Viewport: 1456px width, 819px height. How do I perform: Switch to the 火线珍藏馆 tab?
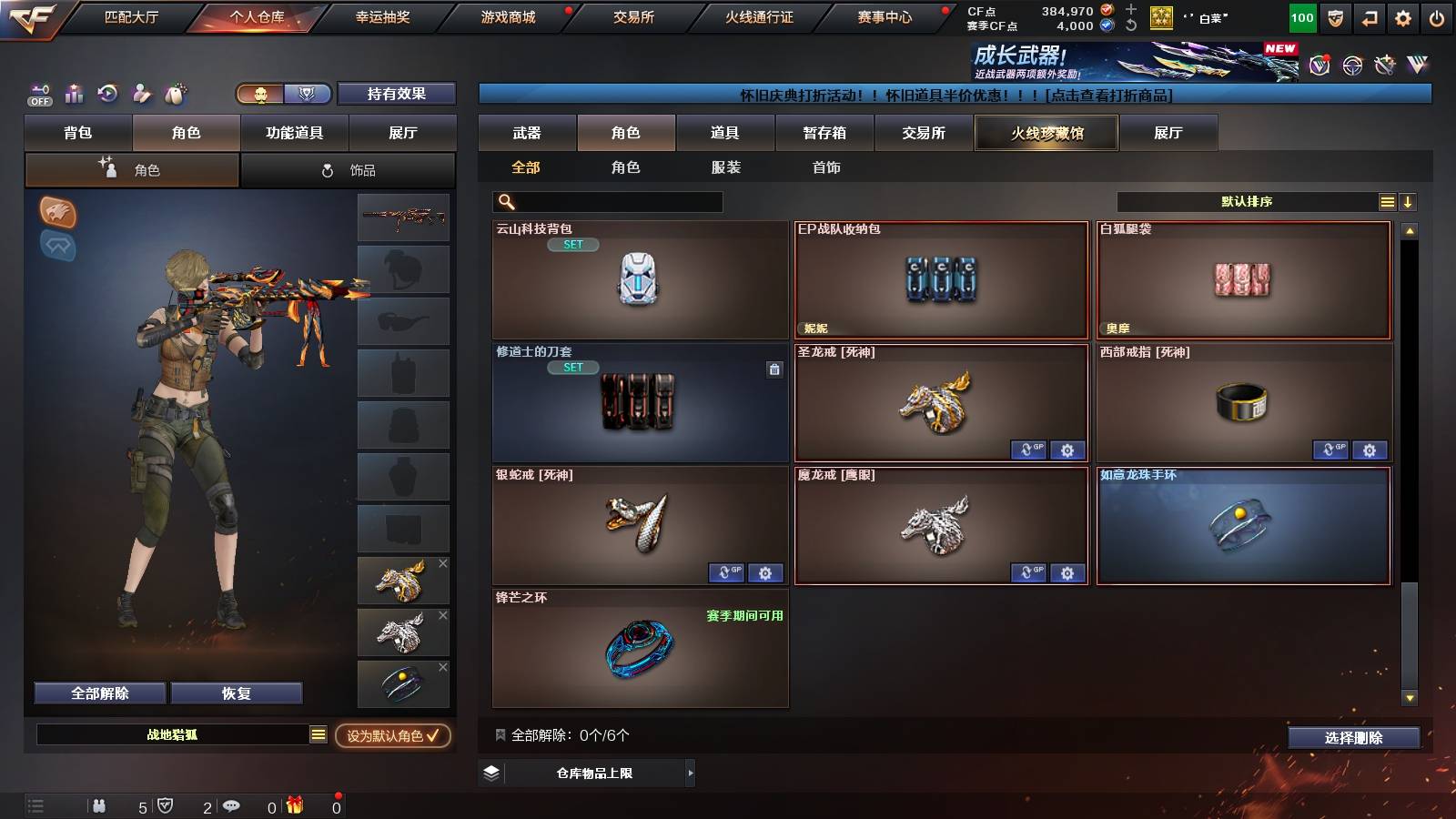point(1046,133)
